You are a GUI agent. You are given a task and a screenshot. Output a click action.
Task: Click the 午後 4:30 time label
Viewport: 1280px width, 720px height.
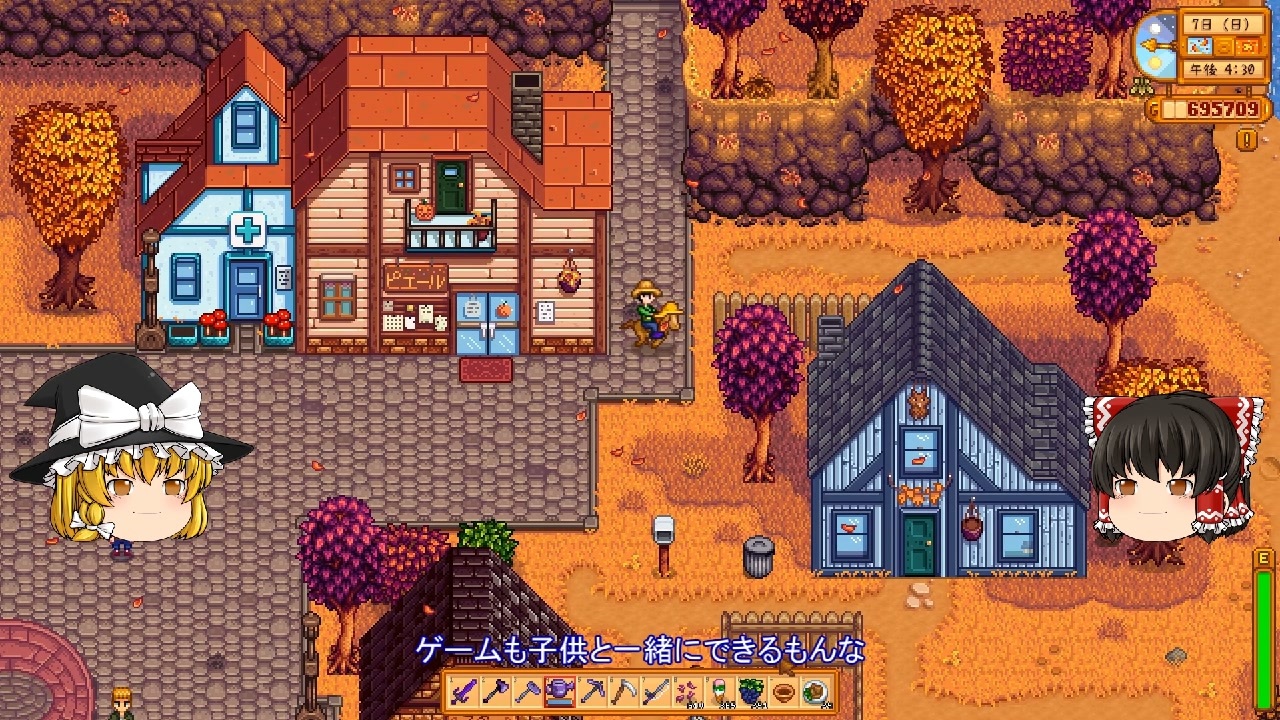coord(1221,67)
